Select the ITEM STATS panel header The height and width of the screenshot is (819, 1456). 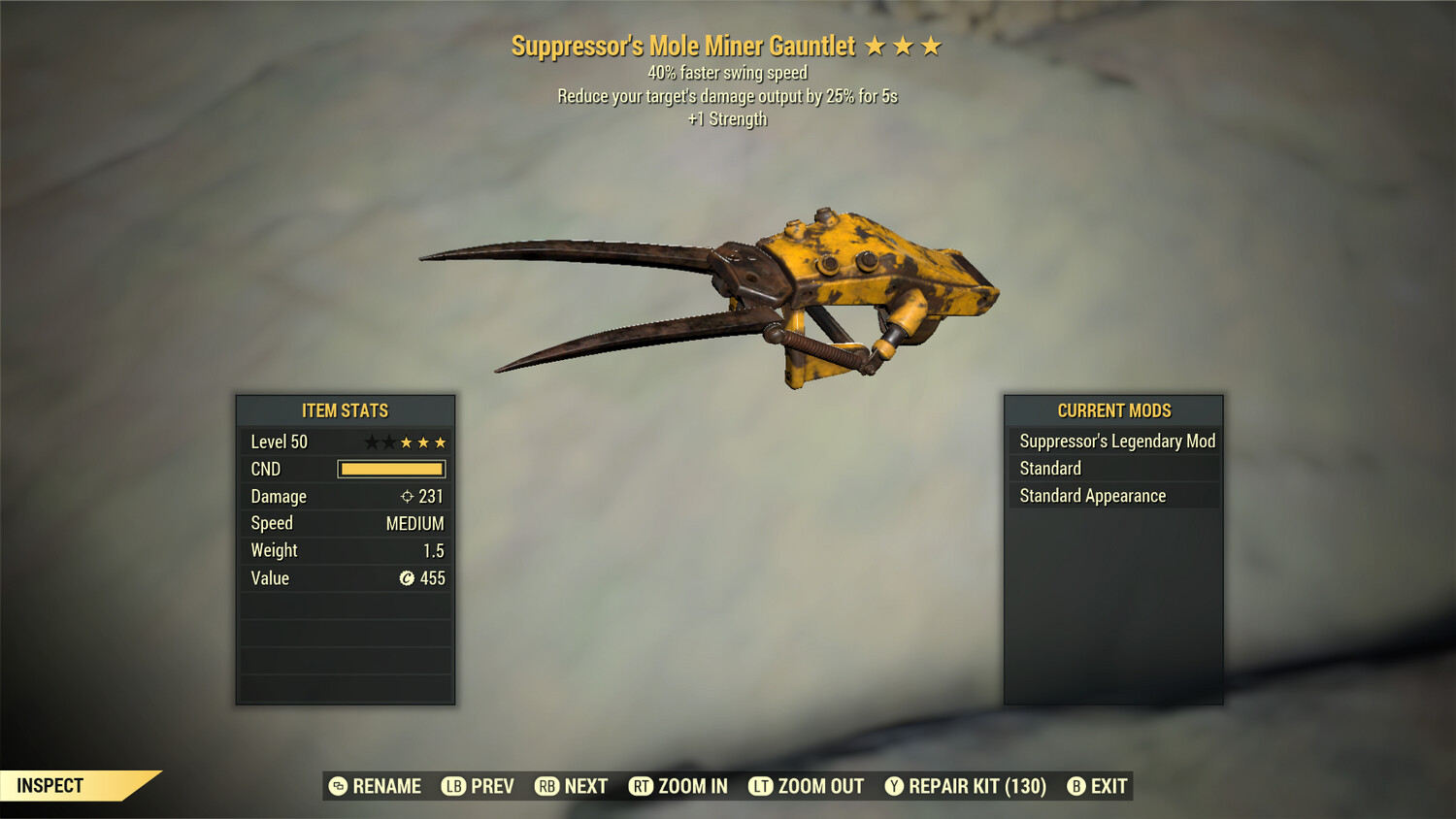pyautogui.click(x=346, y=410)
